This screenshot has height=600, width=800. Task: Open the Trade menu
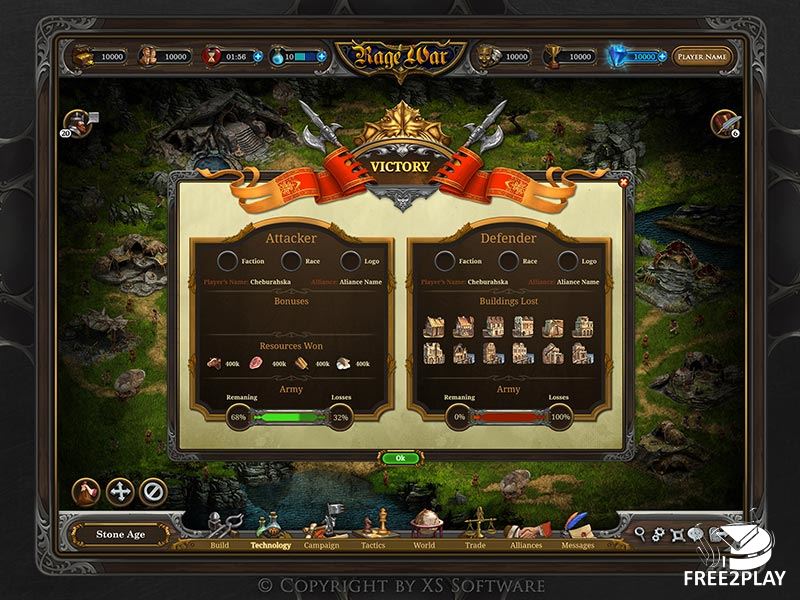point(475,545)
